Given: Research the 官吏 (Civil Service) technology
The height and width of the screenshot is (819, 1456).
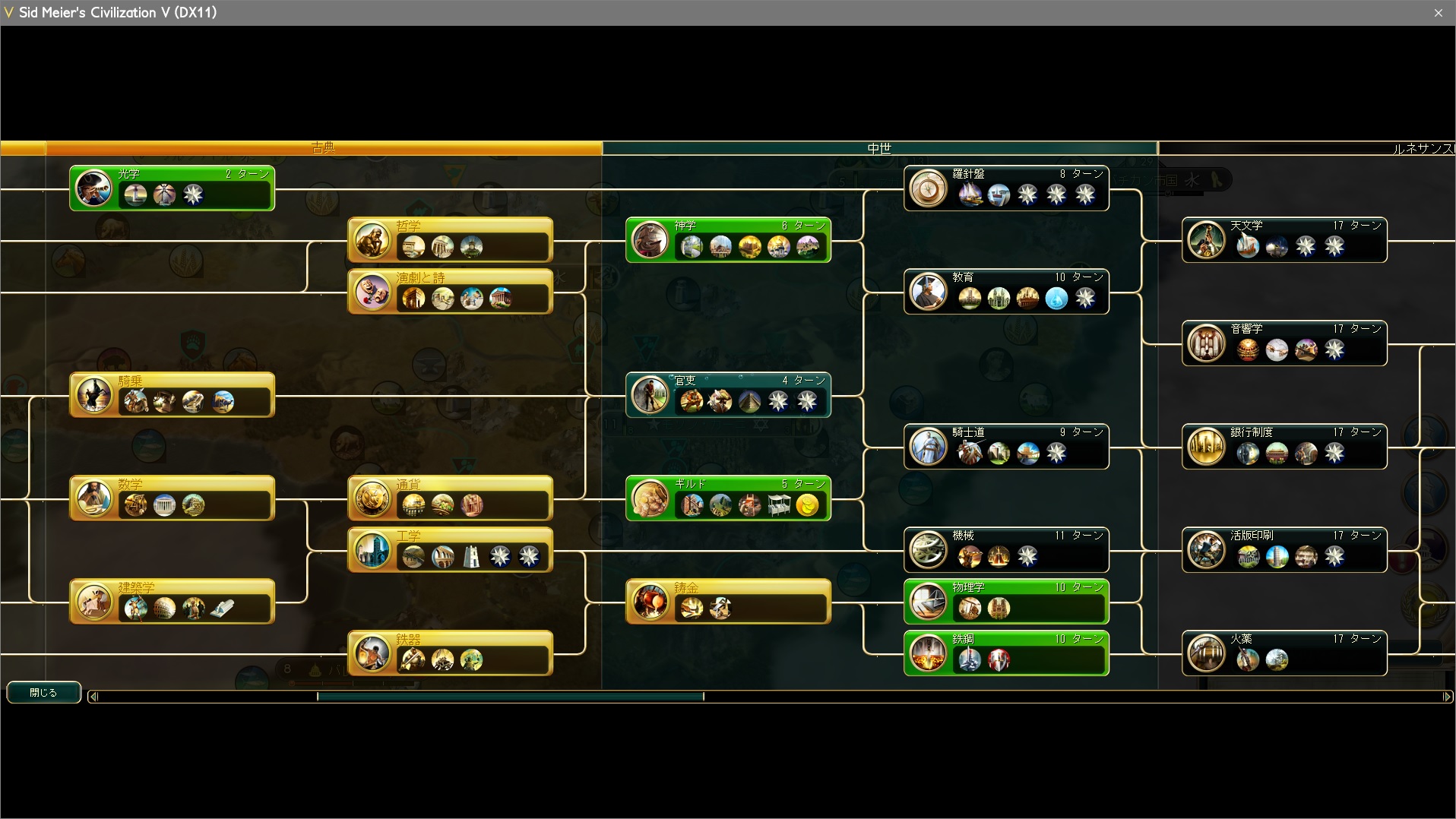Looking at the screenshot, I should [727, 395].
